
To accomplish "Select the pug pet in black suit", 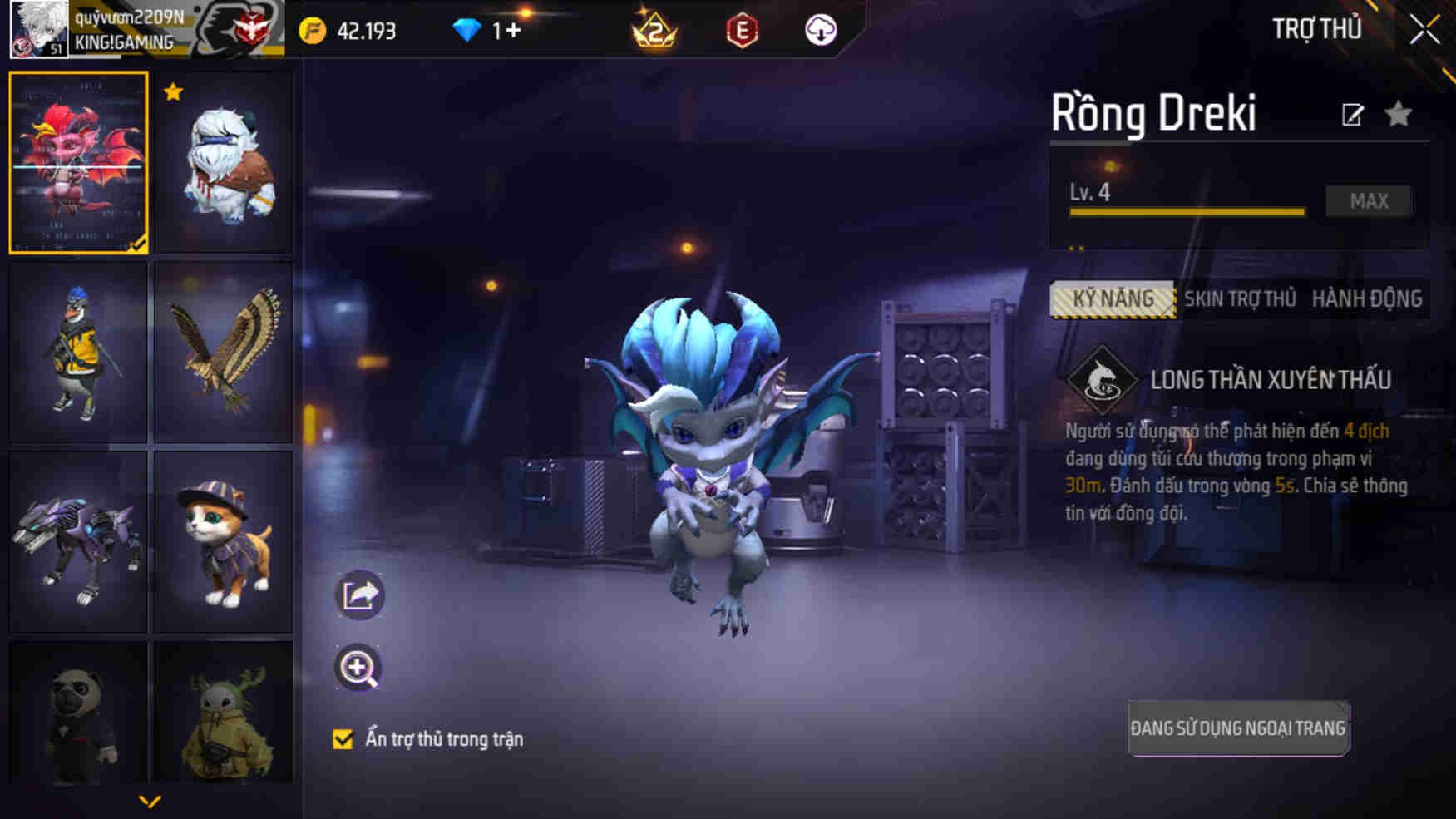I will [x=78, y=713].
